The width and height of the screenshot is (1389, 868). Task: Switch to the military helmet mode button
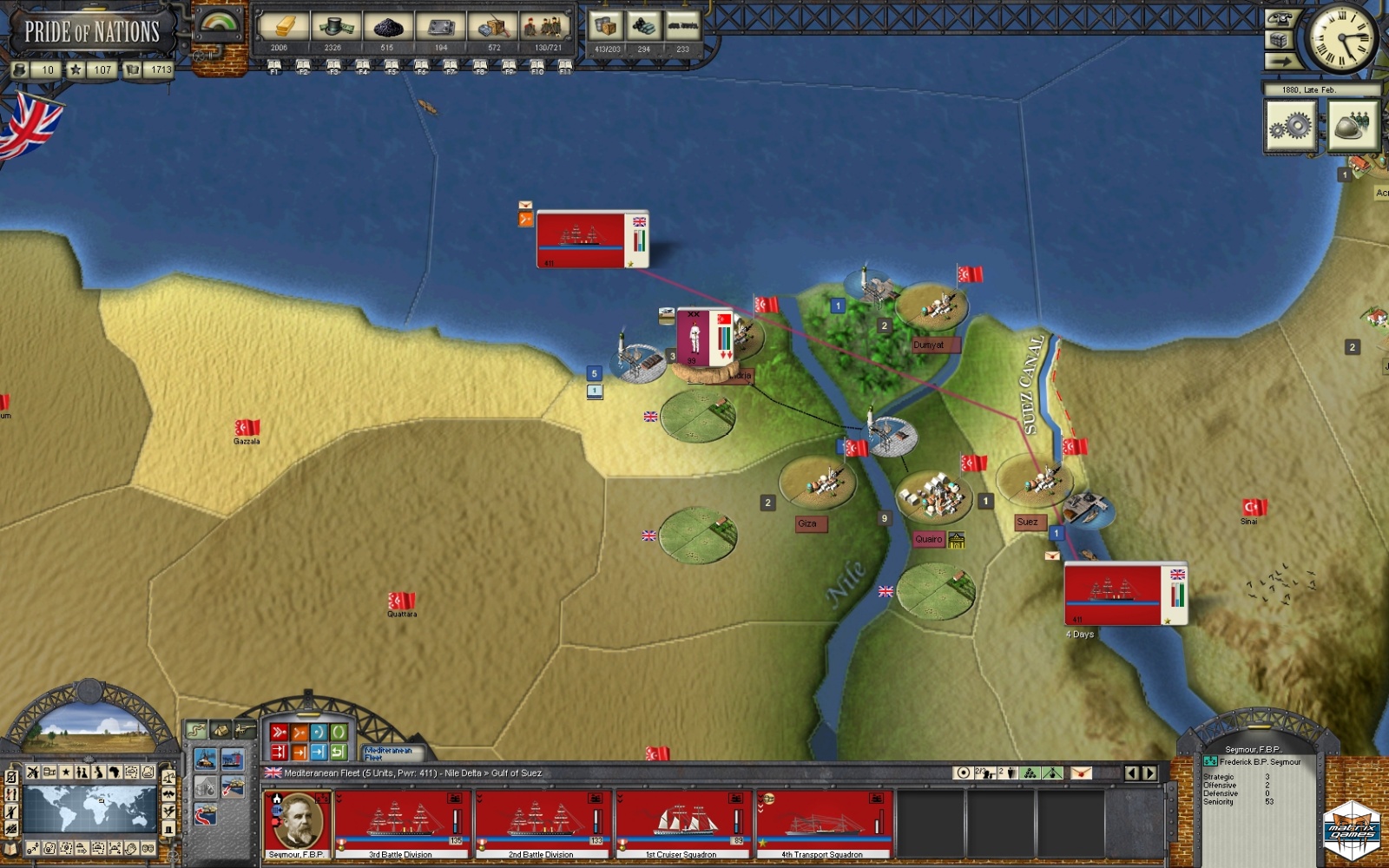pyautogui.click(x=1352, y=127)
